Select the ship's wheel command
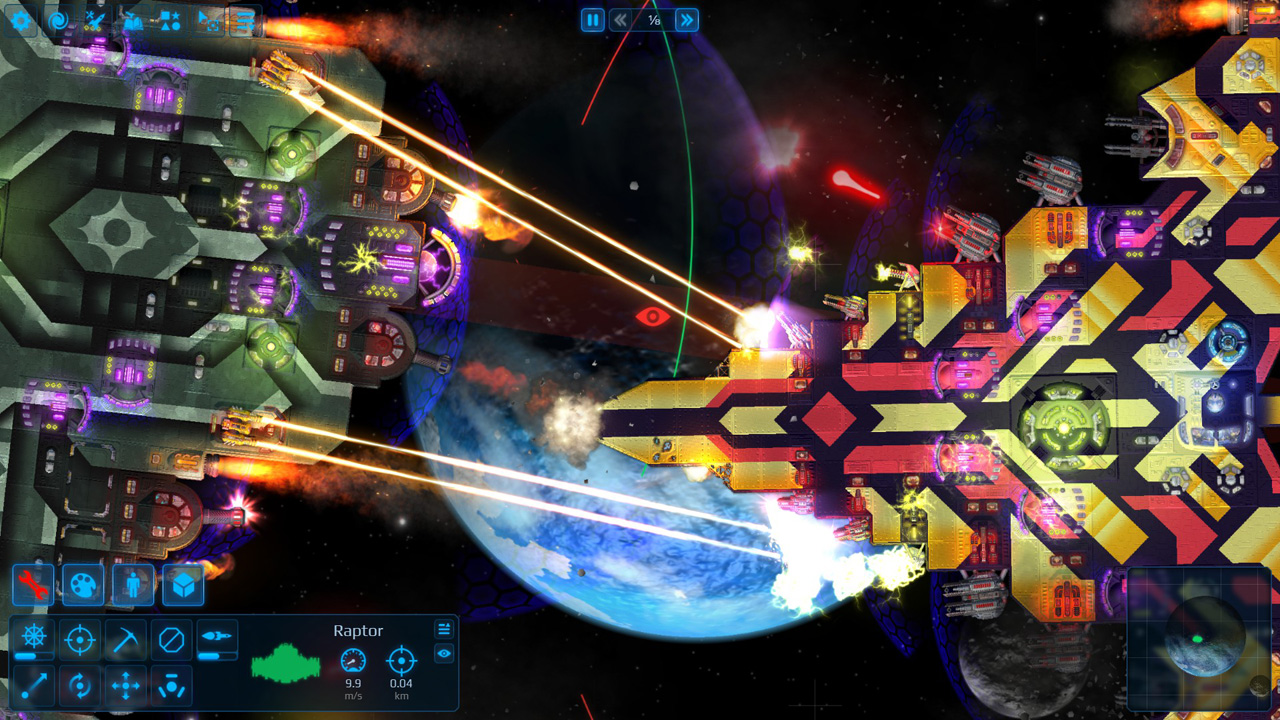The width and height of the screenshot is (1280, 720). pyautogui.click(x=33, y=638)
